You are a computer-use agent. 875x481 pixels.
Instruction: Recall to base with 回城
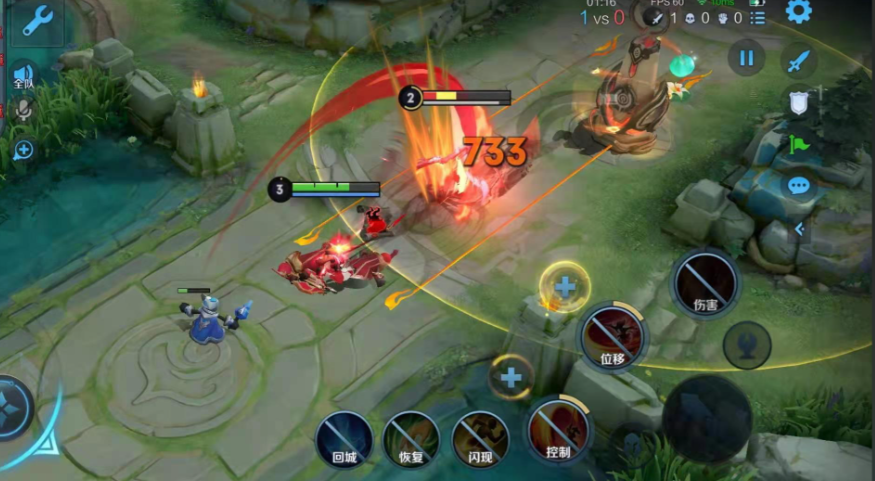click(344, 438)
